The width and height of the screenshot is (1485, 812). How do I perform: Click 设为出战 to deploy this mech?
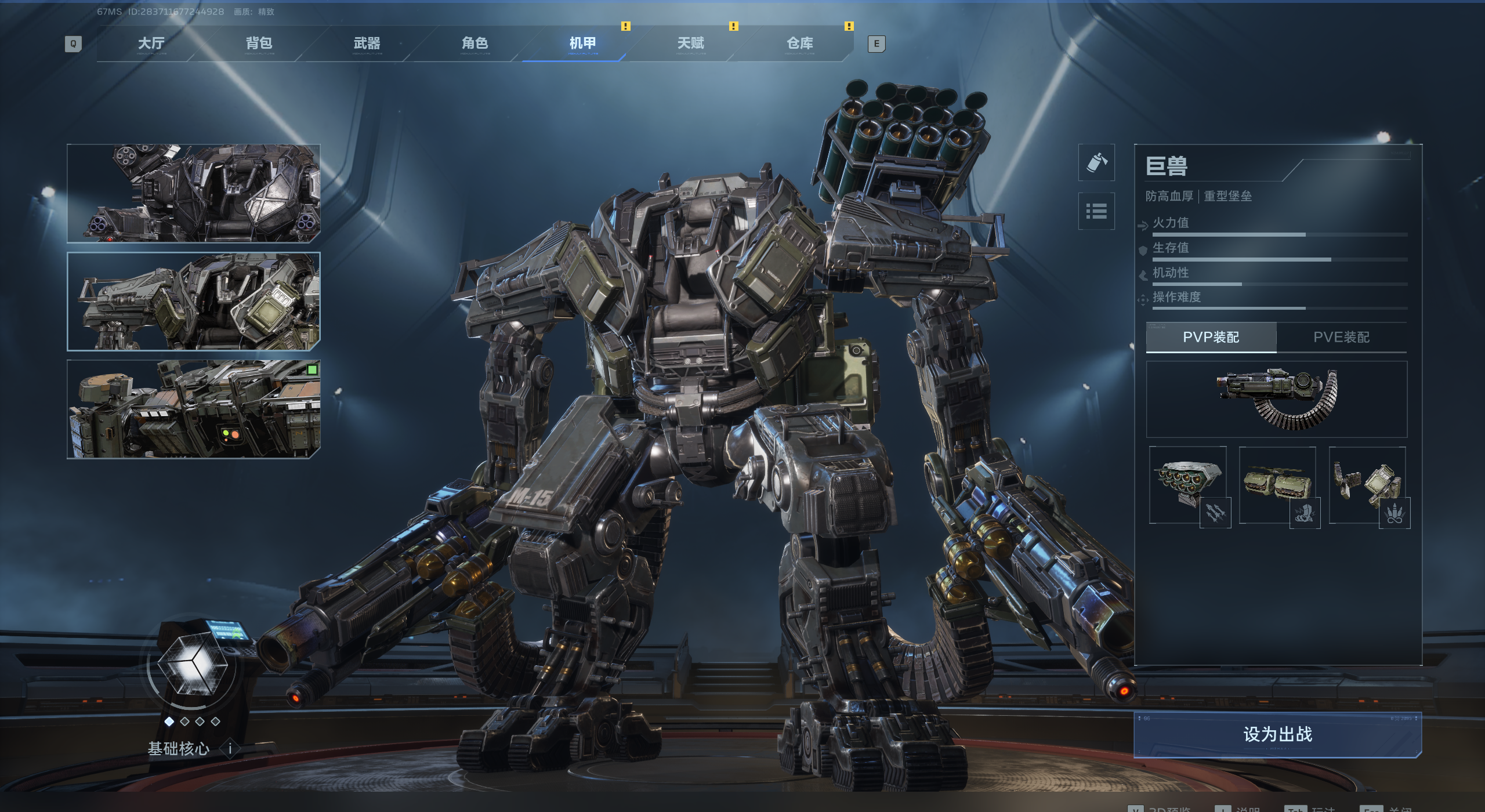pyautogui.click(x=1277, y=734)
